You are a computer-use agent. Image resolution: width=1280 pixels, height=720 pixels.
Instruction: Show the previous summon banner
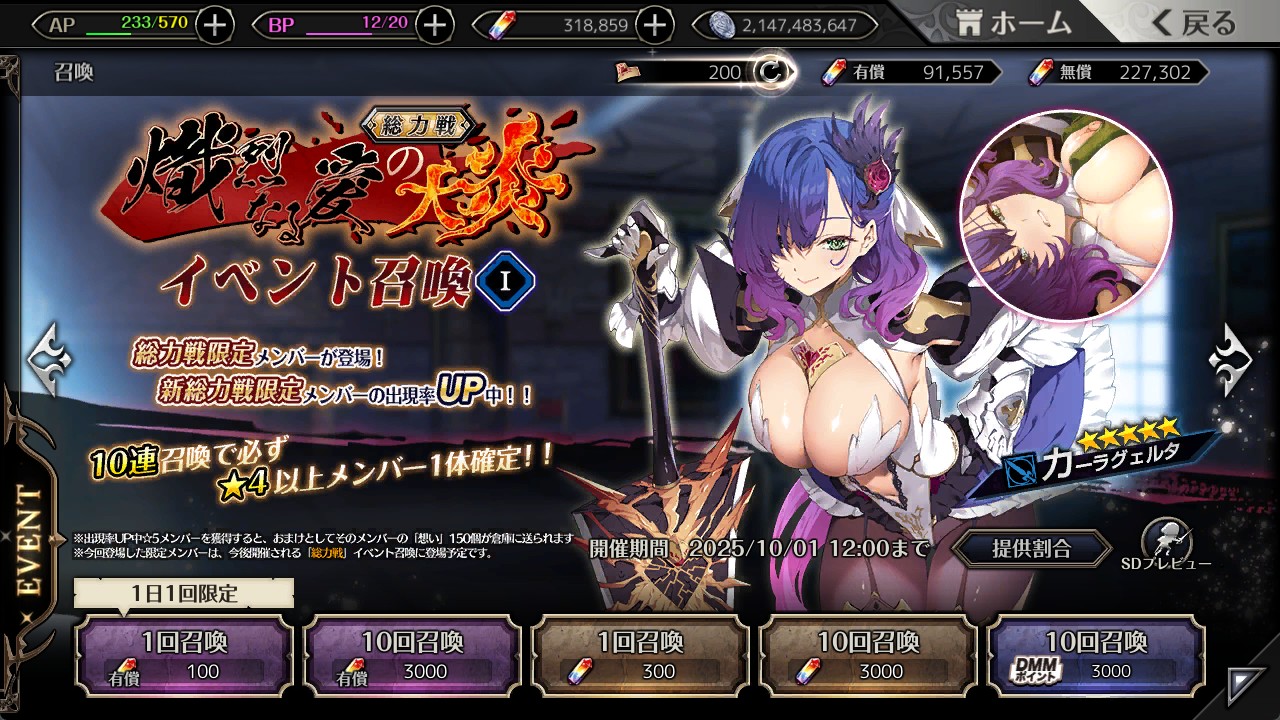[x=49, y=355]
